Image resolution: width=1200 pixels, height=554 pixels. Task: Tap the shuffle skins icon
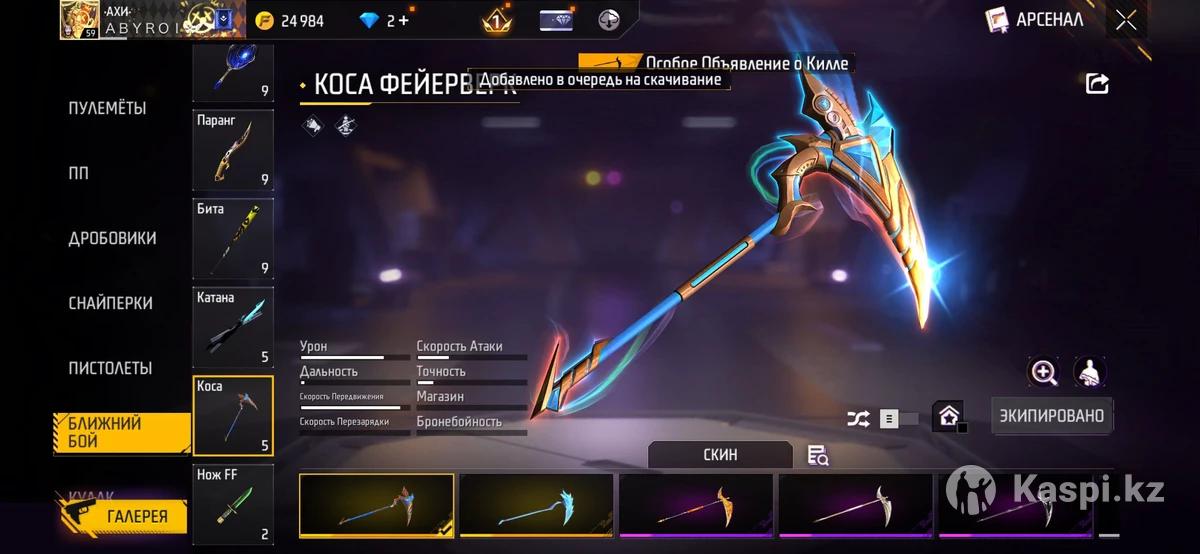(858, 419)
